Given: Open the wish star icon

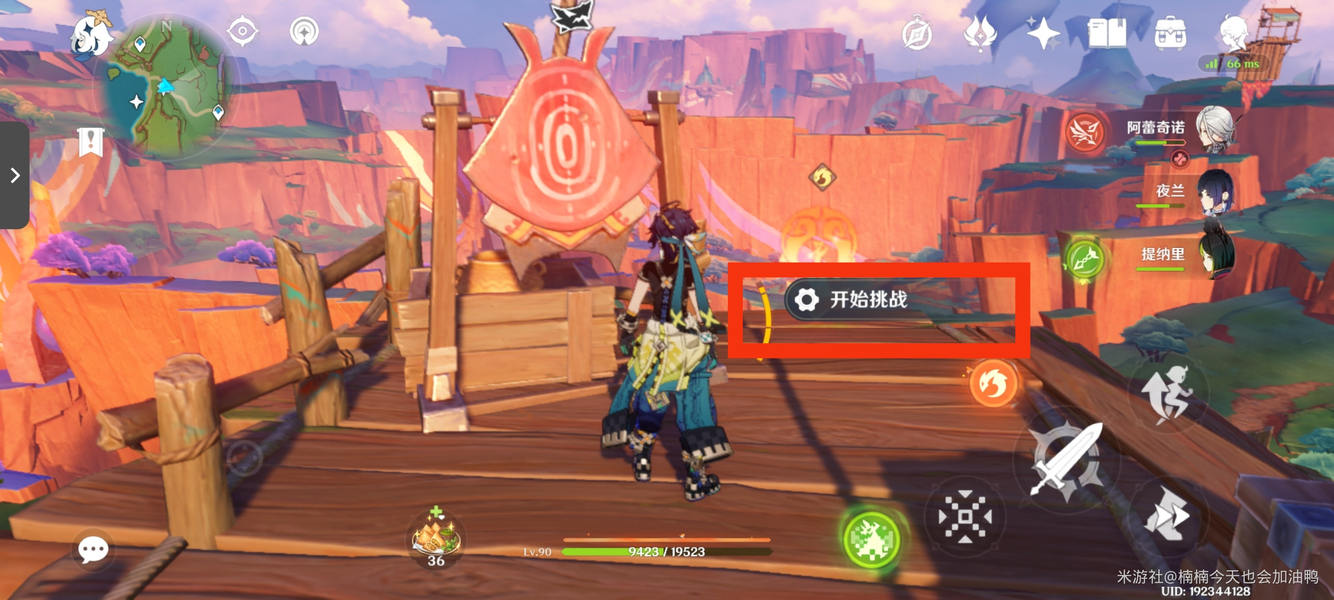Looking at the screenshot, I should [1043, 33].
